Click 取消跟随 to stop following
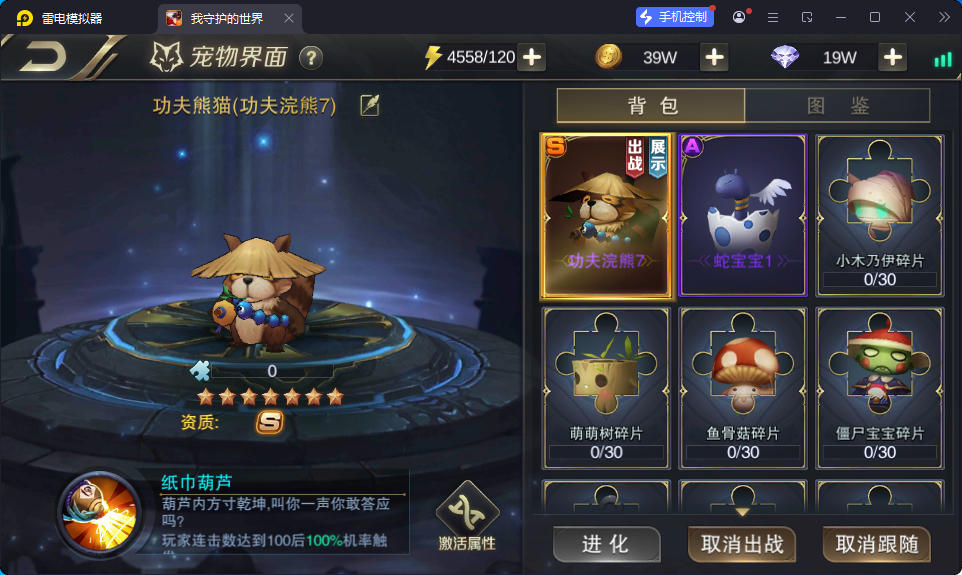The image size is (962, 575). tap(876, 544)
